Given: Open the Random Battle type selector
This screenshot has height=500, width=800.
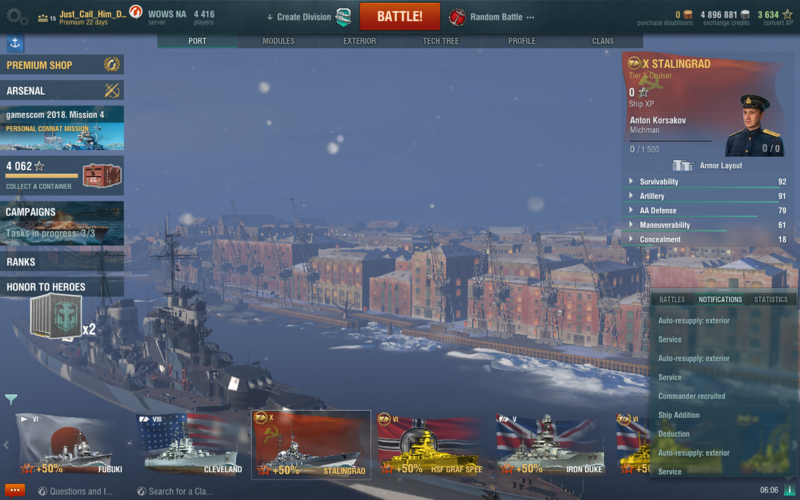Looking at the screenshot, I should pos(492,17).
